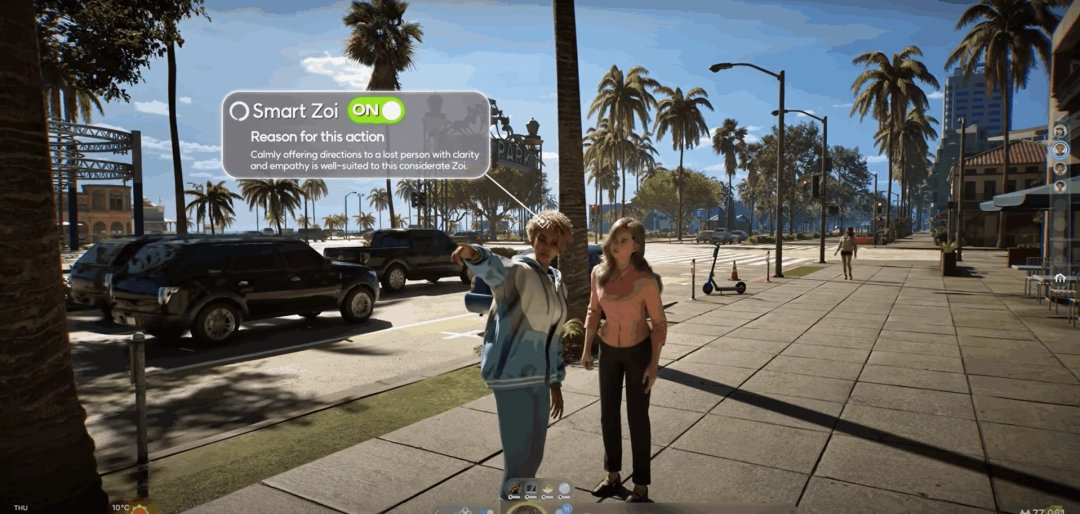Select the highlighted Zoi portrait in family list
Viewport: 1080px width, 514px height.
[1060, 150]
